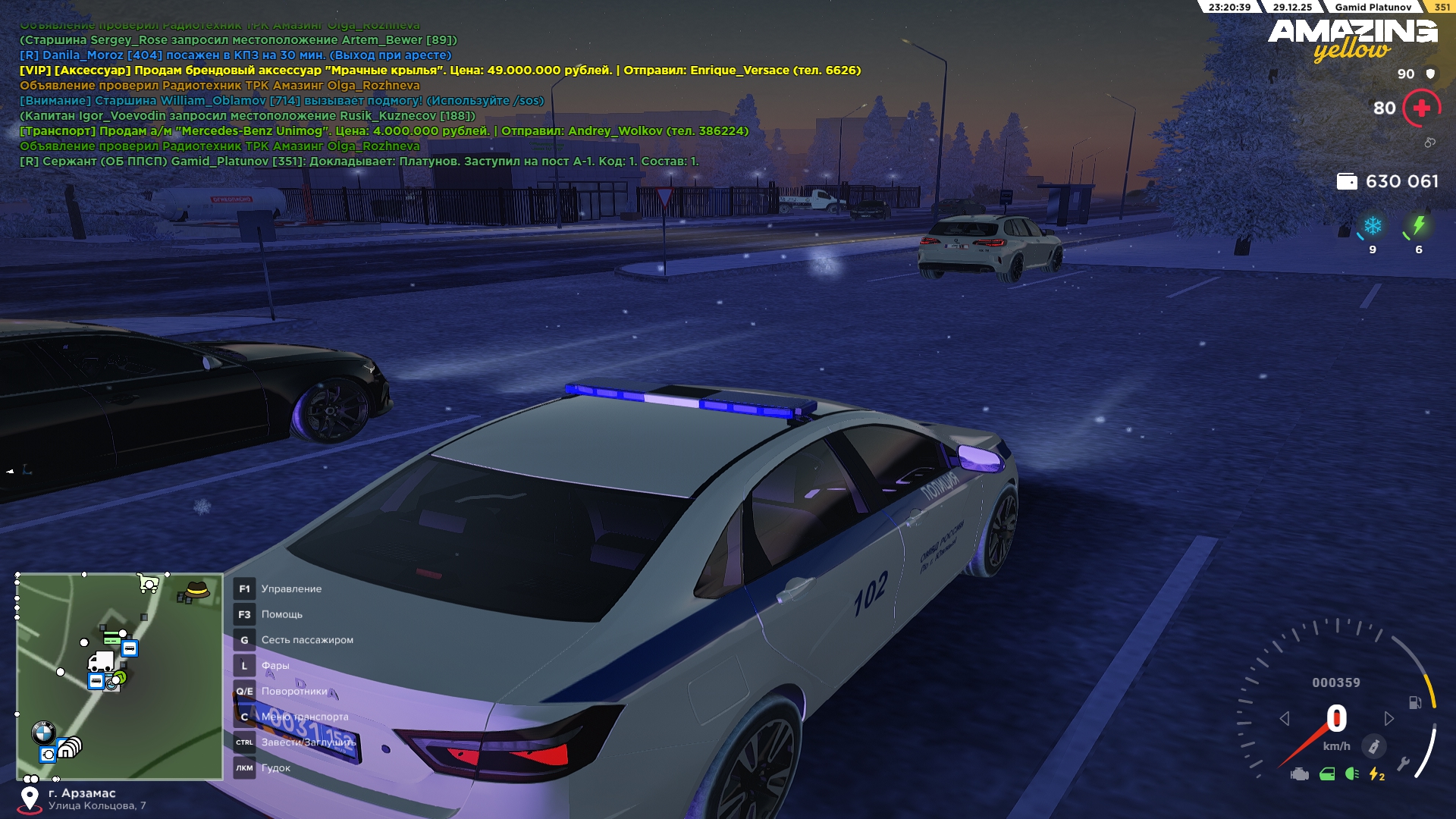Click the right turn signal arrow
Image resolution: width=1456 pixels, height=819 pixels.
(1389, 718)
